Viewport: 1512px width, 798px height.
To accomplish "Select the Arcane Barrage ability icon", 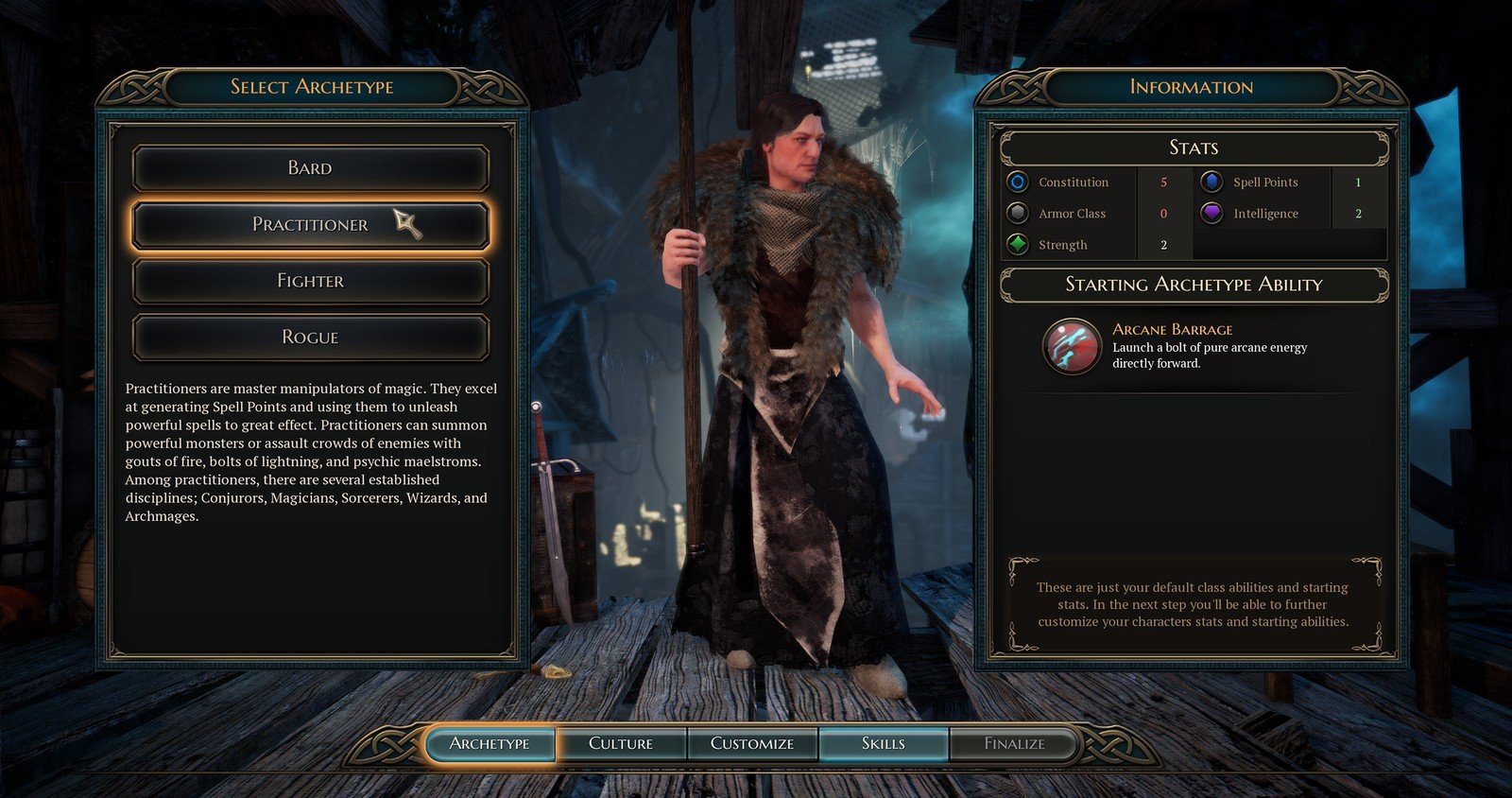I will click(x=1072, y=348).
